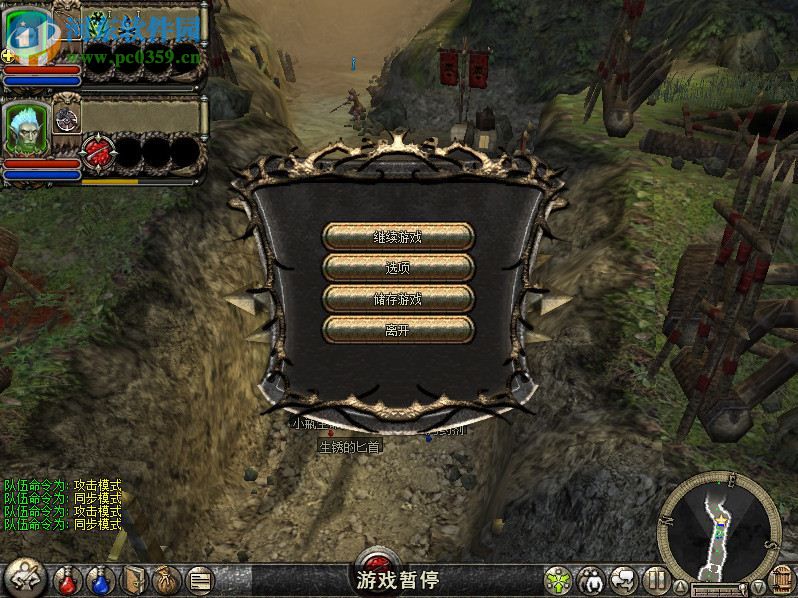The width and height of the screenshot is (798, 598).
Task: Open the journal list icon
Action: click(x=200, y=579)
